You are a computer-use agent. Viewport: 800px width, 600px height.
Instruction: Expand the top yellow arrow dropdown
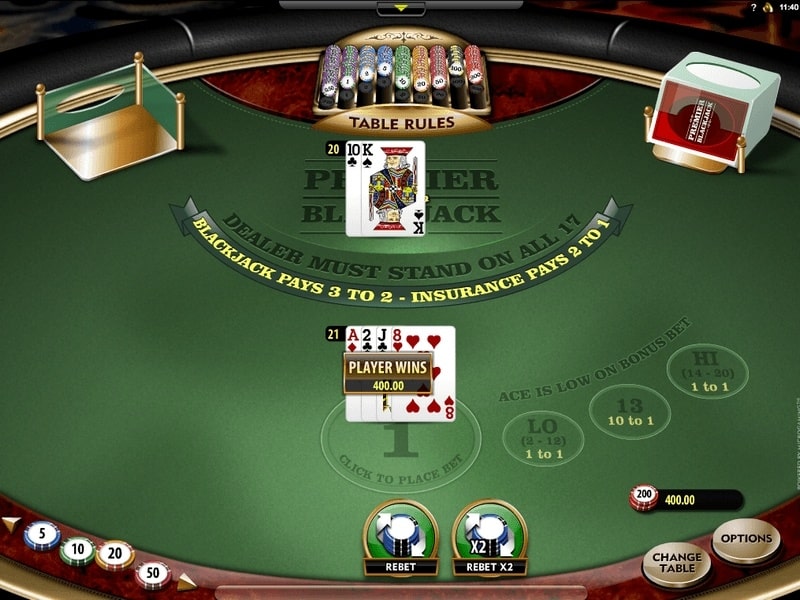pyautogui.click(x=400, y=8)
